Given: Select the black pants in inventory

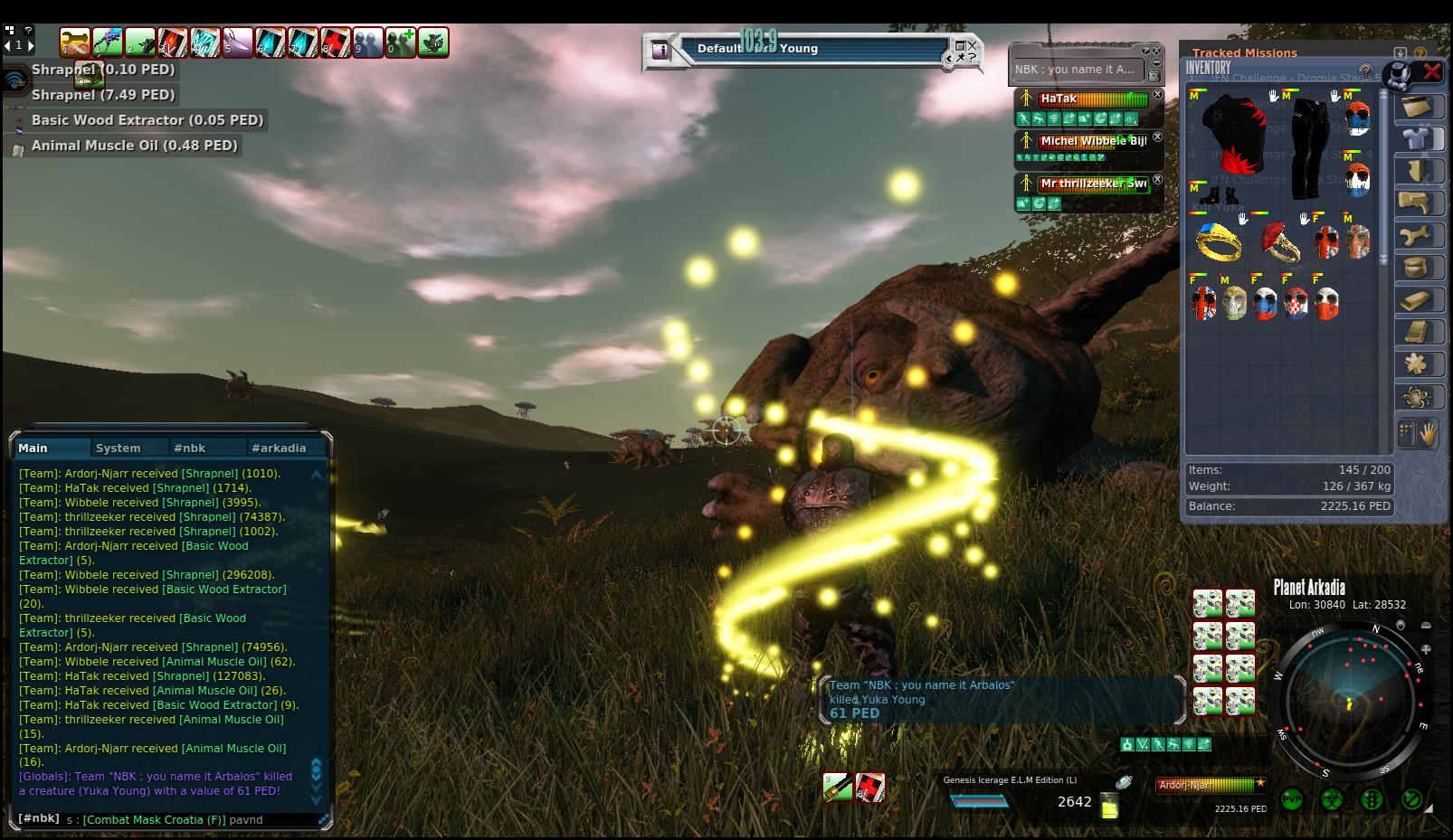Looking at the screenshot, I should coord(1307,147).
